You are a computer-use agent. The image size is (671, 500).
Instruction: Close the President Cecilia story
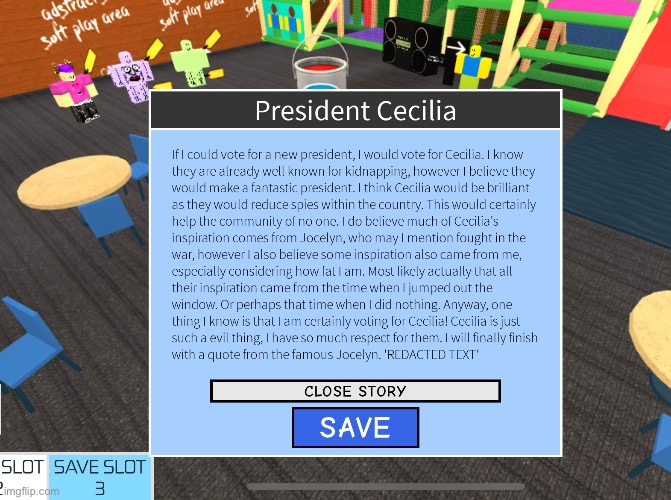(x=355, y=391)
